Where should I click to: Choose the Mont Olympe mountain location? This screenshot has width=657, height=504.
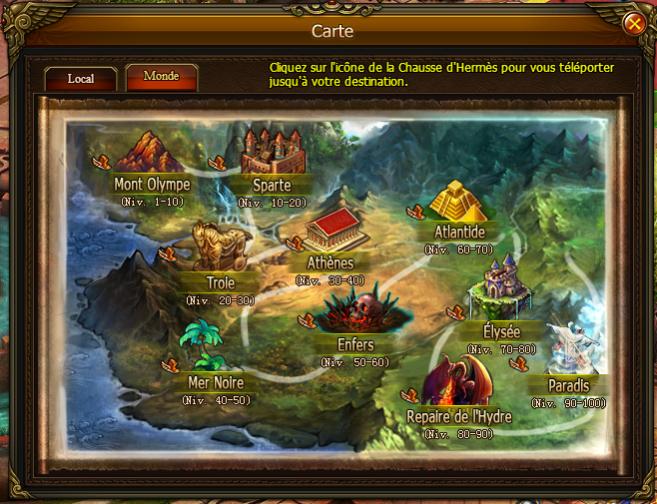tap(148, 153)
